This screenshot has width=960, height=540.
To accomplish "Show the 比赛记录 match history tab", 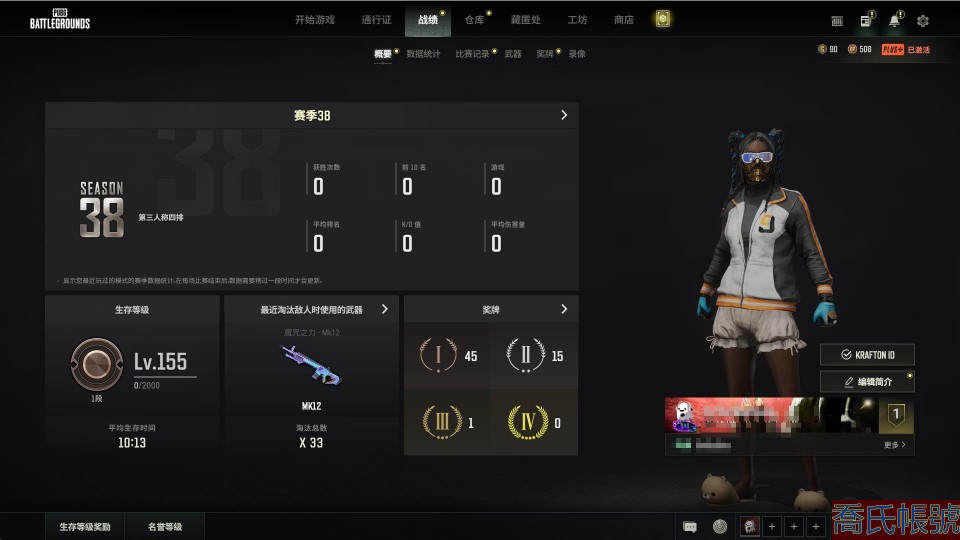I will coord(472,54).
